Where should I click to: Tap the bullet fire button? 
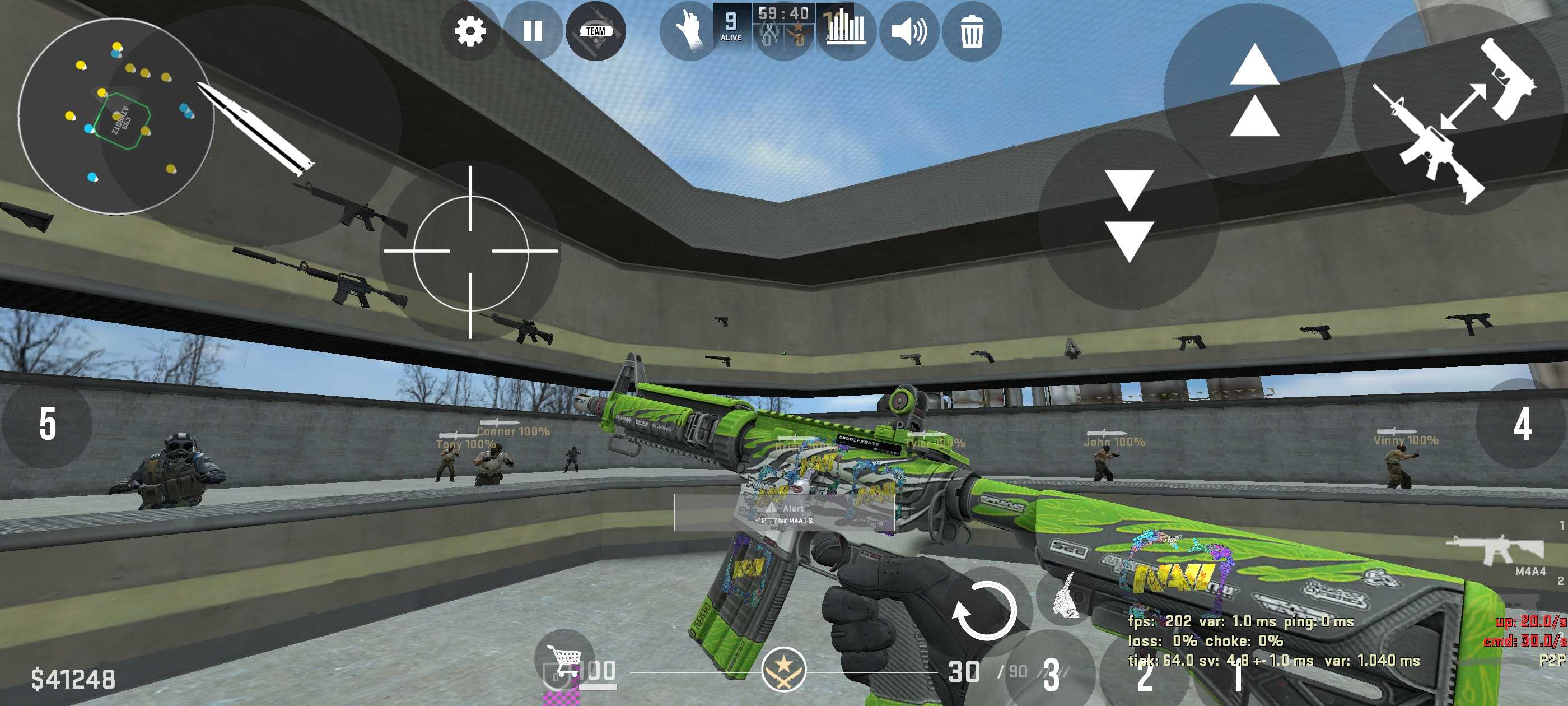coord(256,127)
